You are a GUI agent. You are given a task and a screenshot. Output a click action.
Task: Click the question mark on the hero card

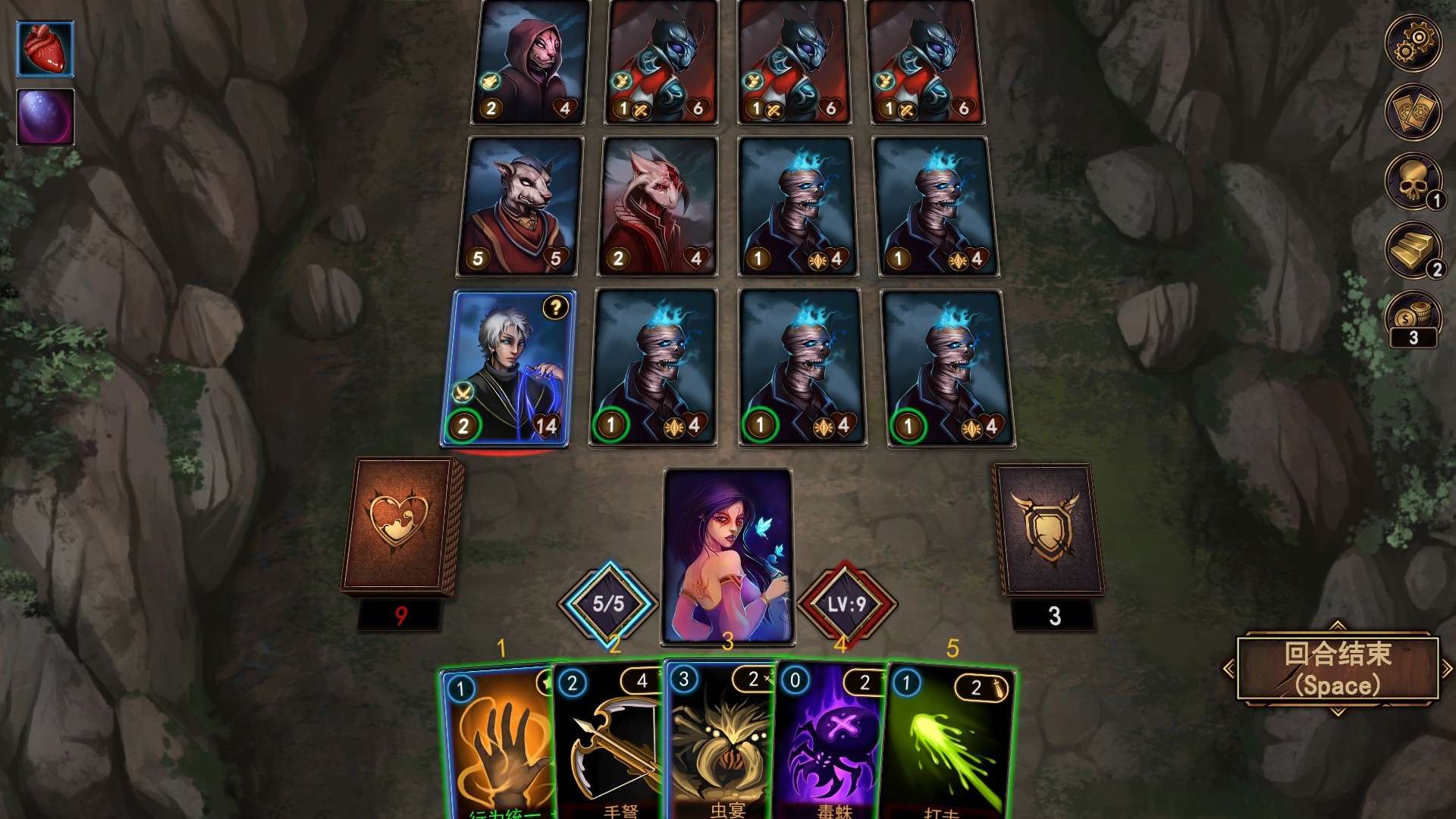tap(554, 308)
